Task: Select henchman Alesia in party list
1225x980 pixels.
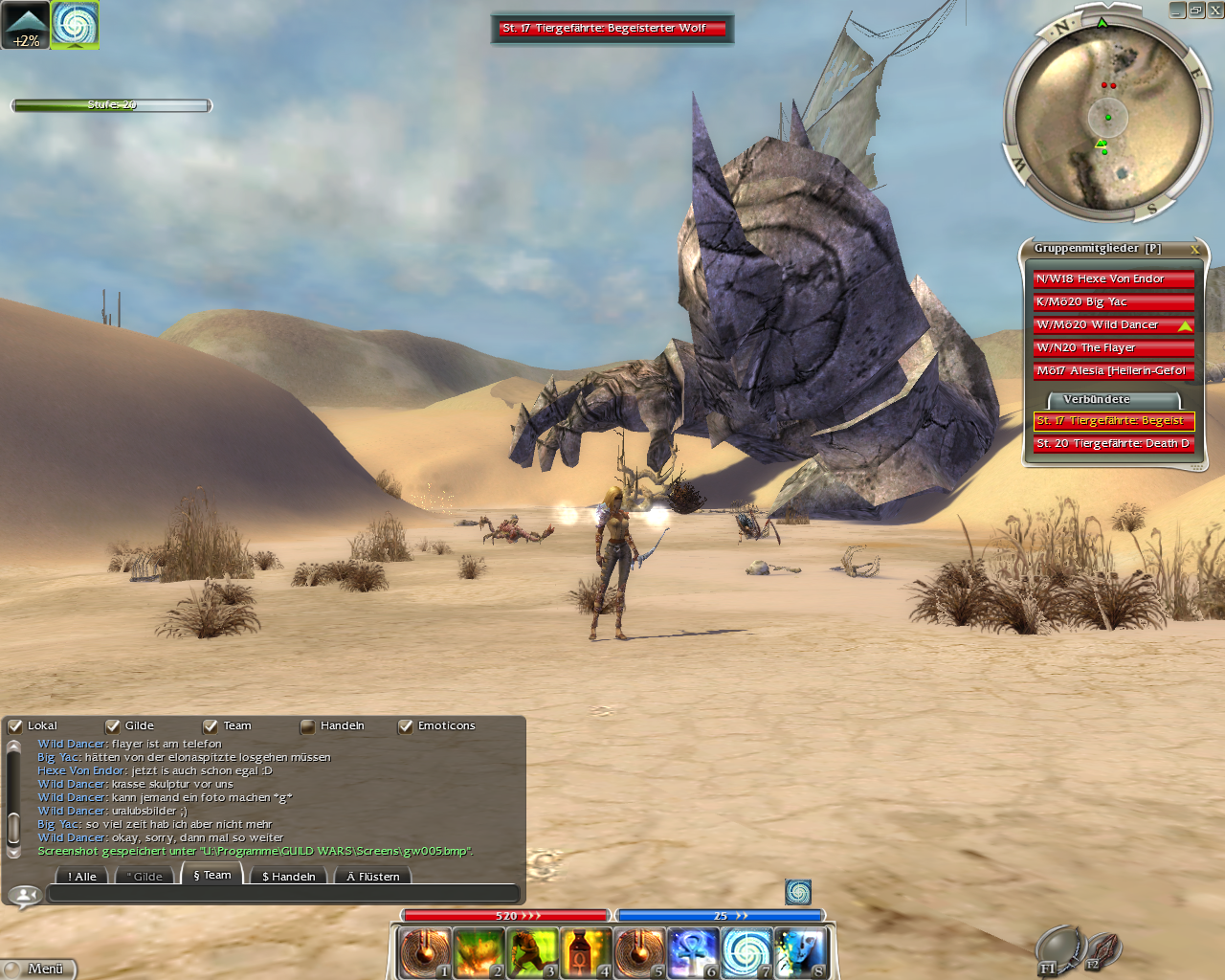Action: (x=1113, y=371)
